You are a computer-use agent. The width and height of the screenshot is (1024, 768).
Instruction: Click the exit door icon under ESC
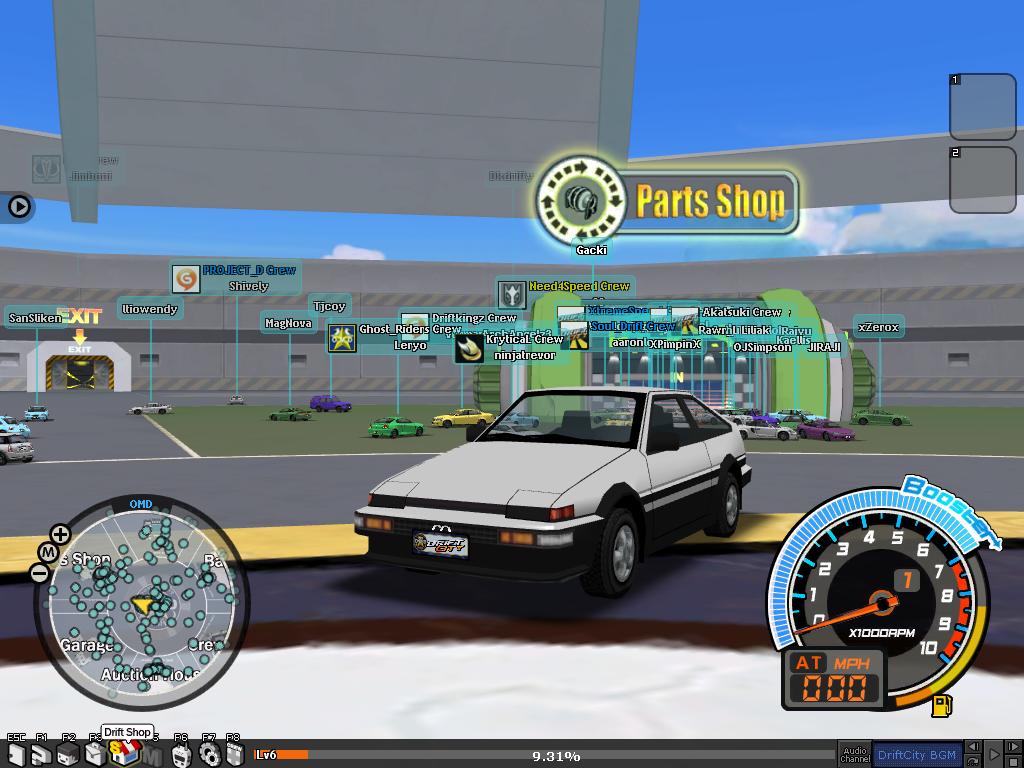(16, 755)
